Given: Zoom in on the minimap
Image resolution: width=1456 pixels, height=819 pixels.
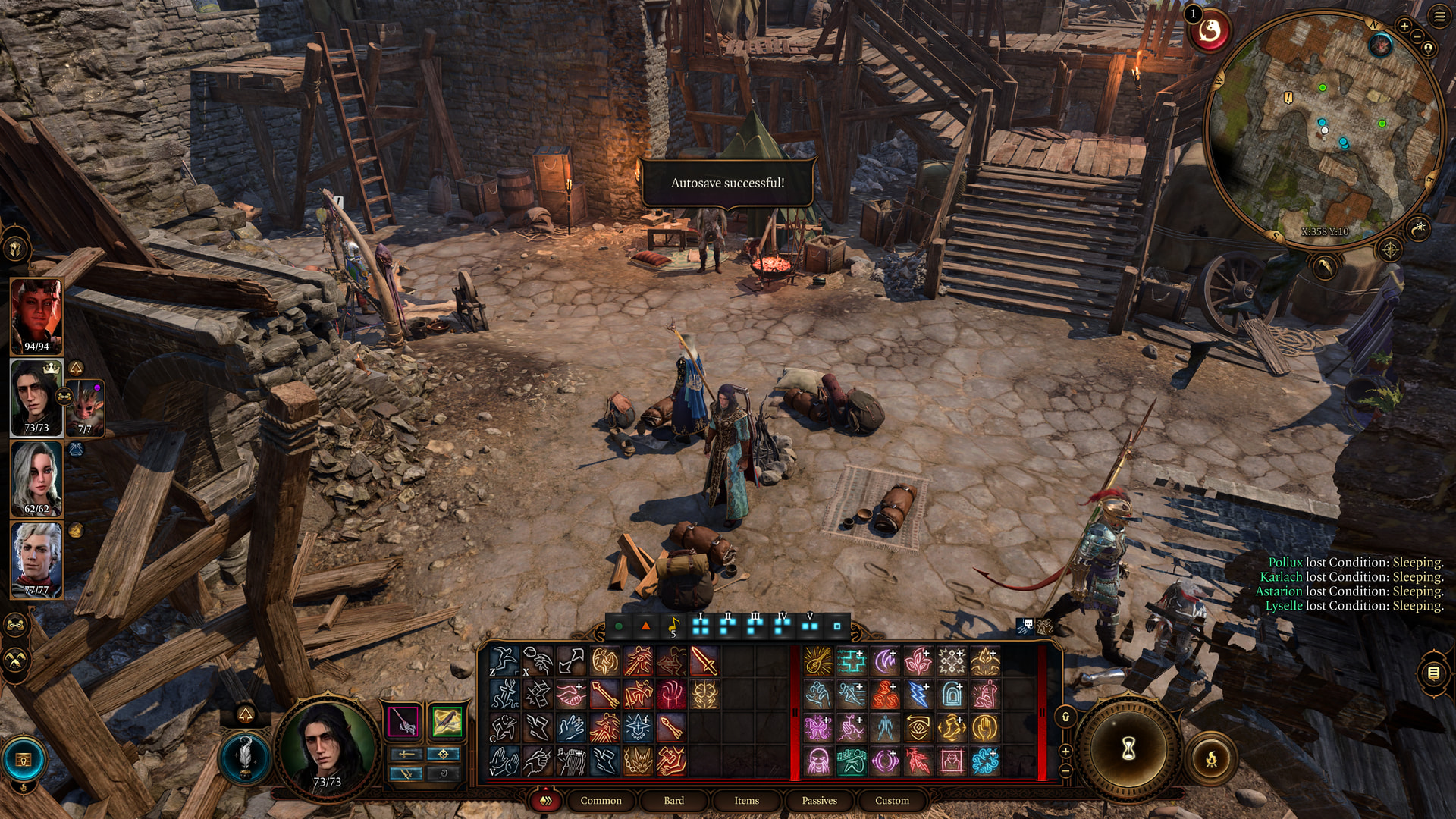Looking at the screenshot, I should pos(1404,26).
